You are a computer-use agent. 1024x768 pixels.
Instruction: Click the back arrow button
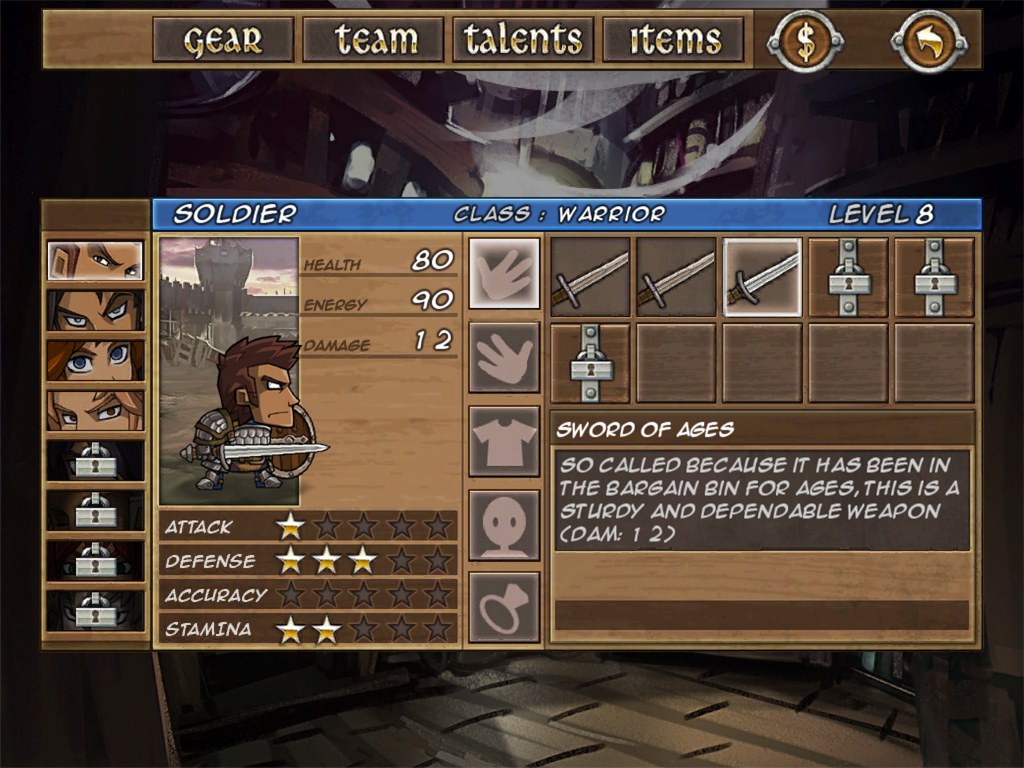tap(929, 40)
